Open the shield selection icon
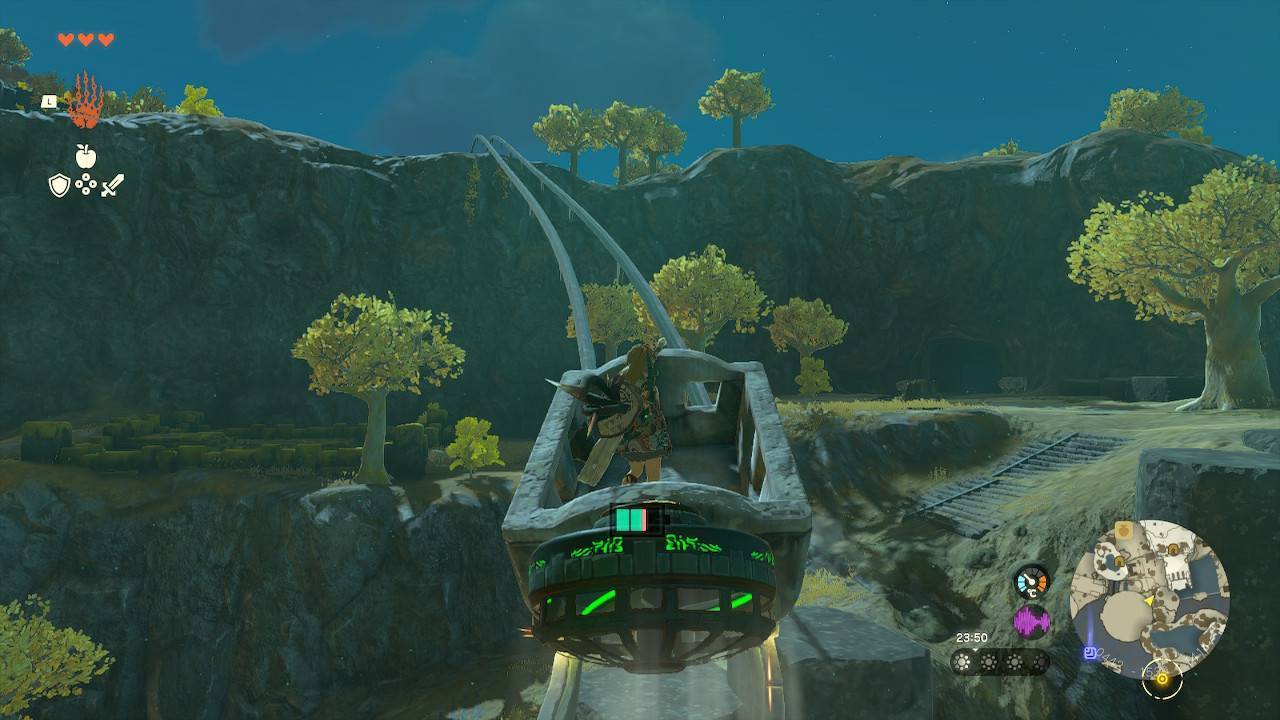The image size is (1280, 720). (60, 185)
